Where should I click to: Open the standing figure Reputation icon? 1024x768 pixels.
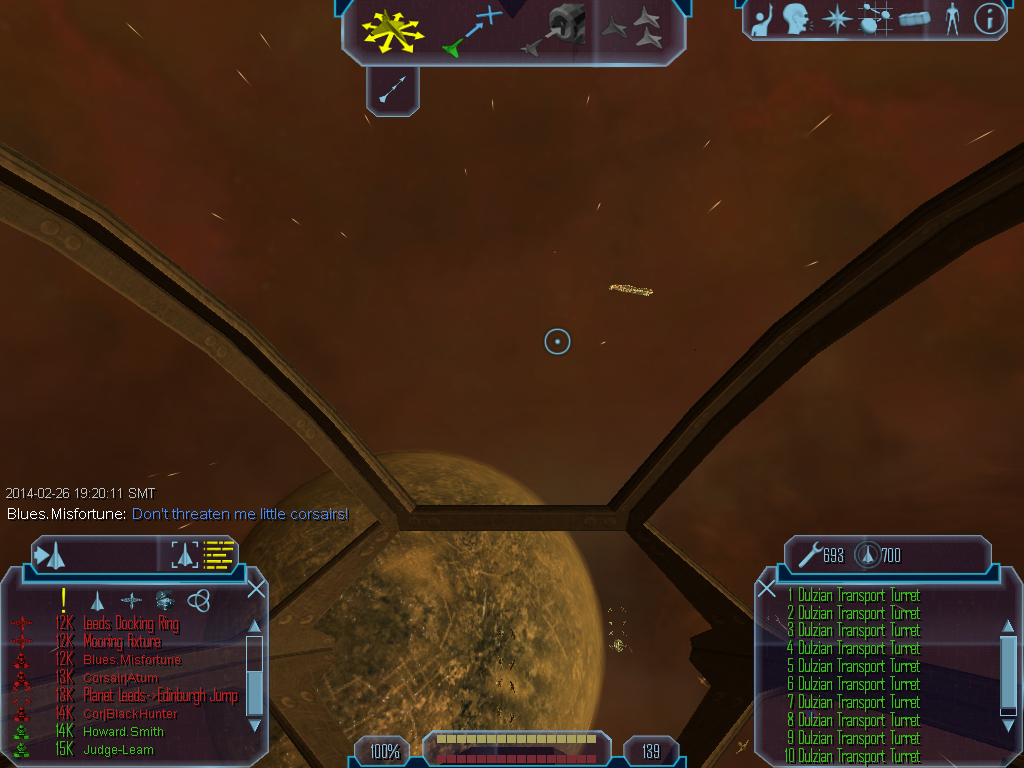tap(952, 19)
